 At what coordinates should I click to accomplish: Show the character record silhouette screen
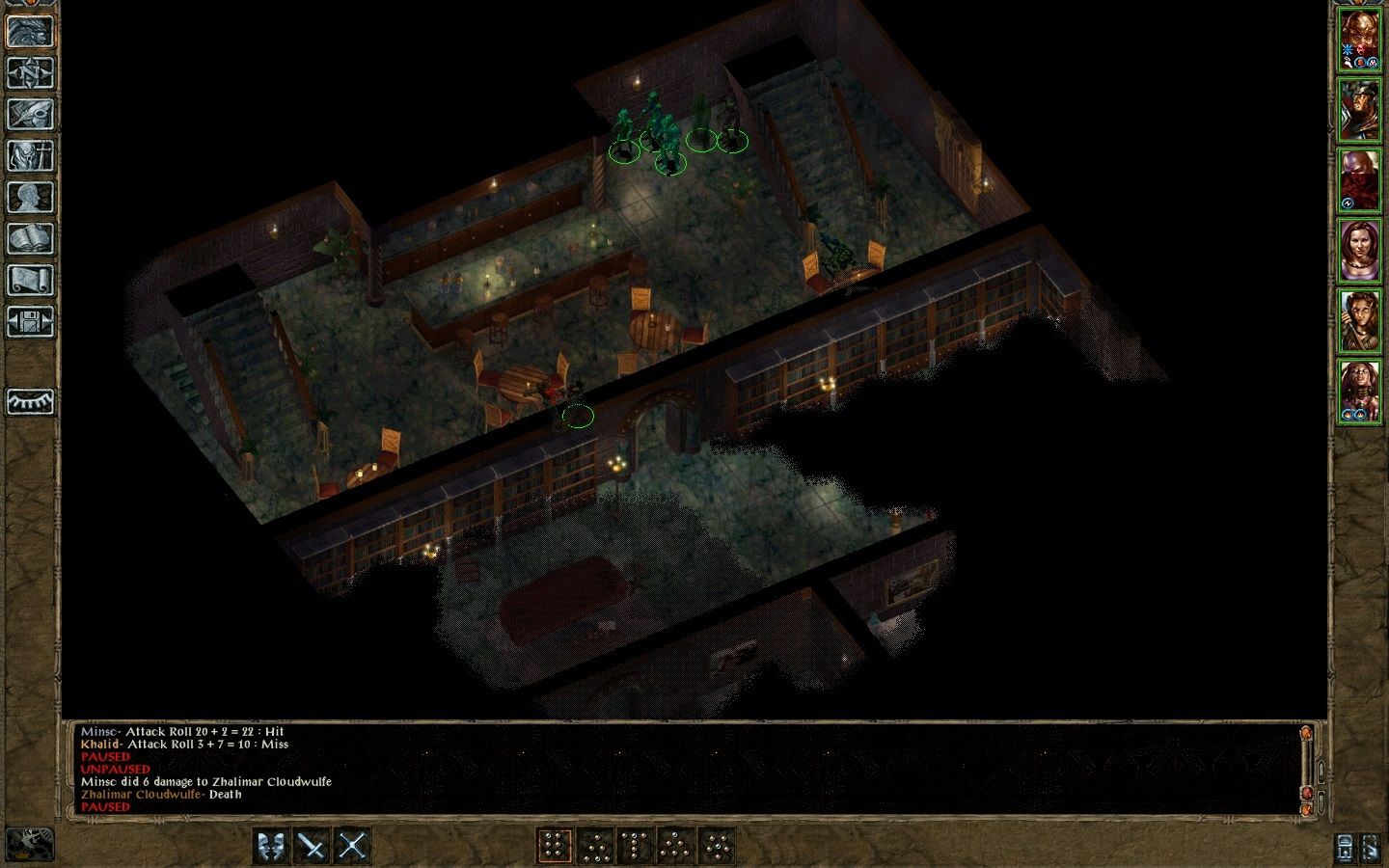point(30,197)
